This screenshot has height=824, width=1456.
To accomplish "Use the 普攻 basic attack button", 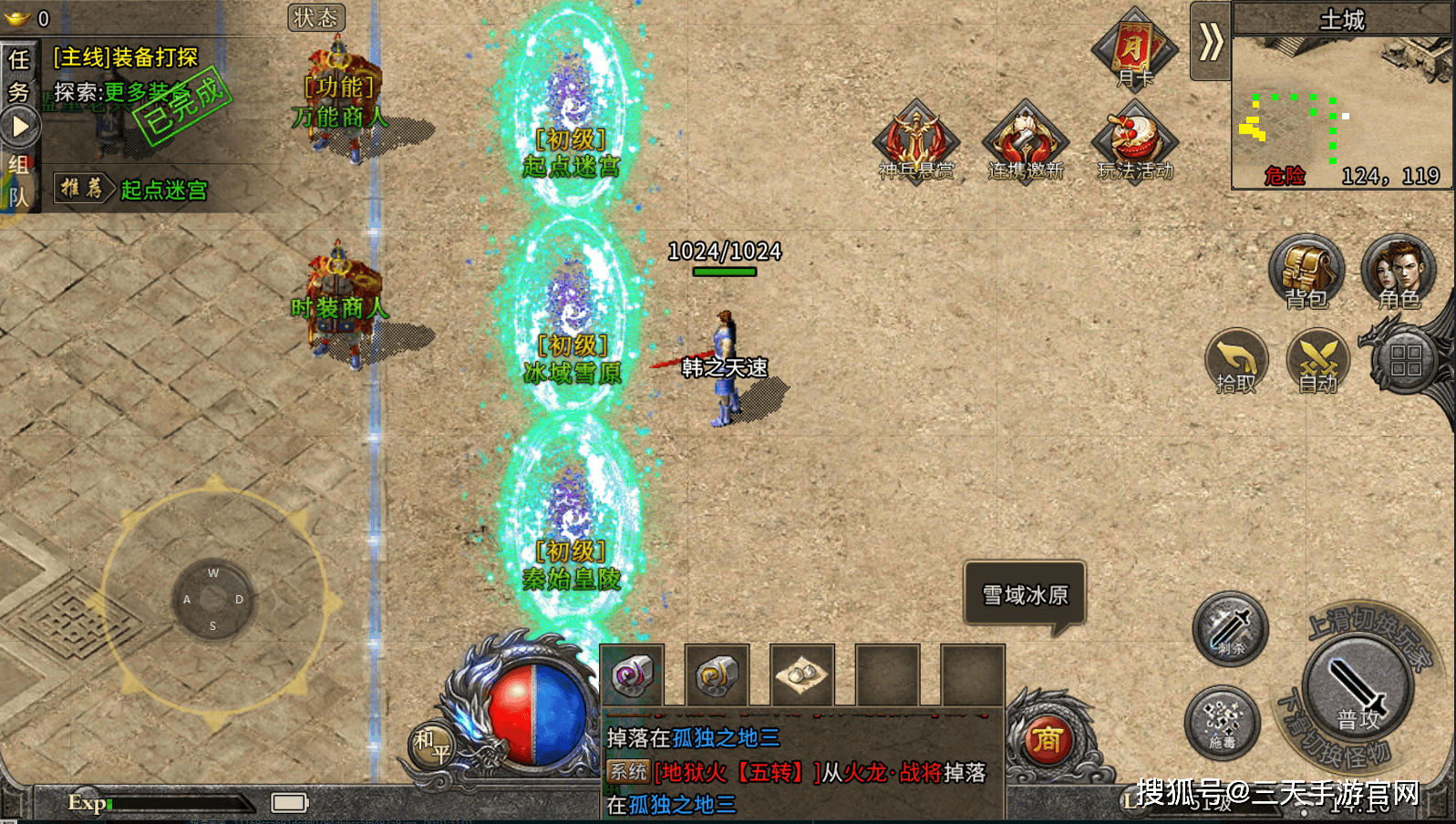I will coord(1358,690).
